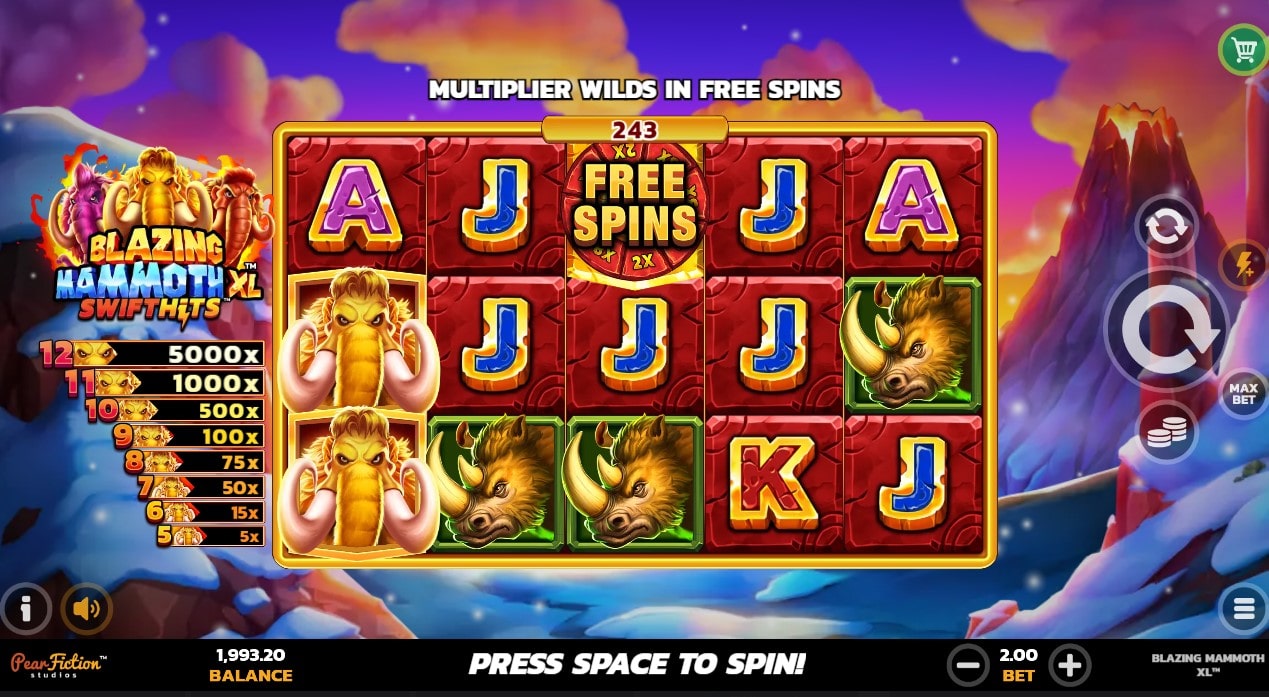Screen dimensions: 1269x697
Task: Enable autoplay with the circular arrows button
Action: (x=1165, y=227)
